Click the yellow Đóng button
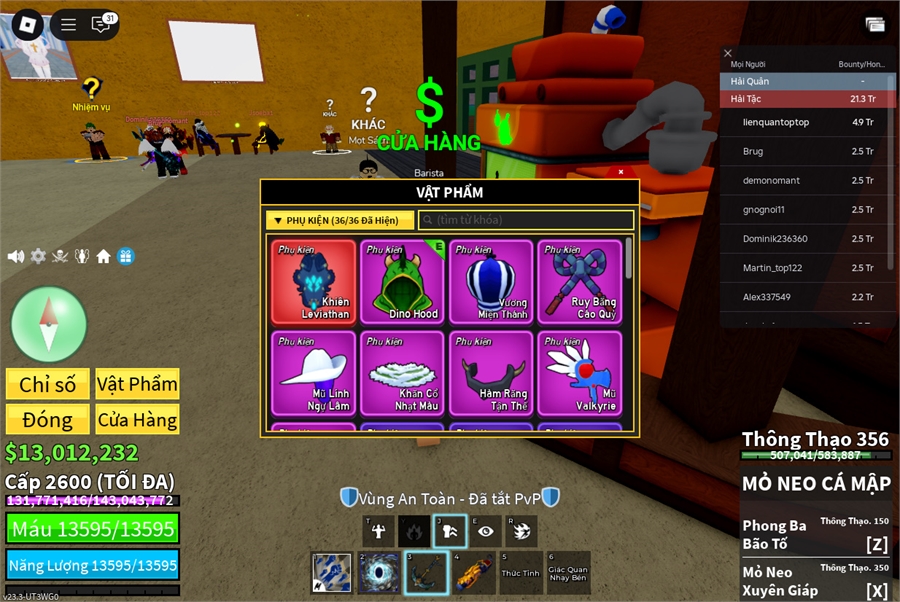 pos(48,419)
